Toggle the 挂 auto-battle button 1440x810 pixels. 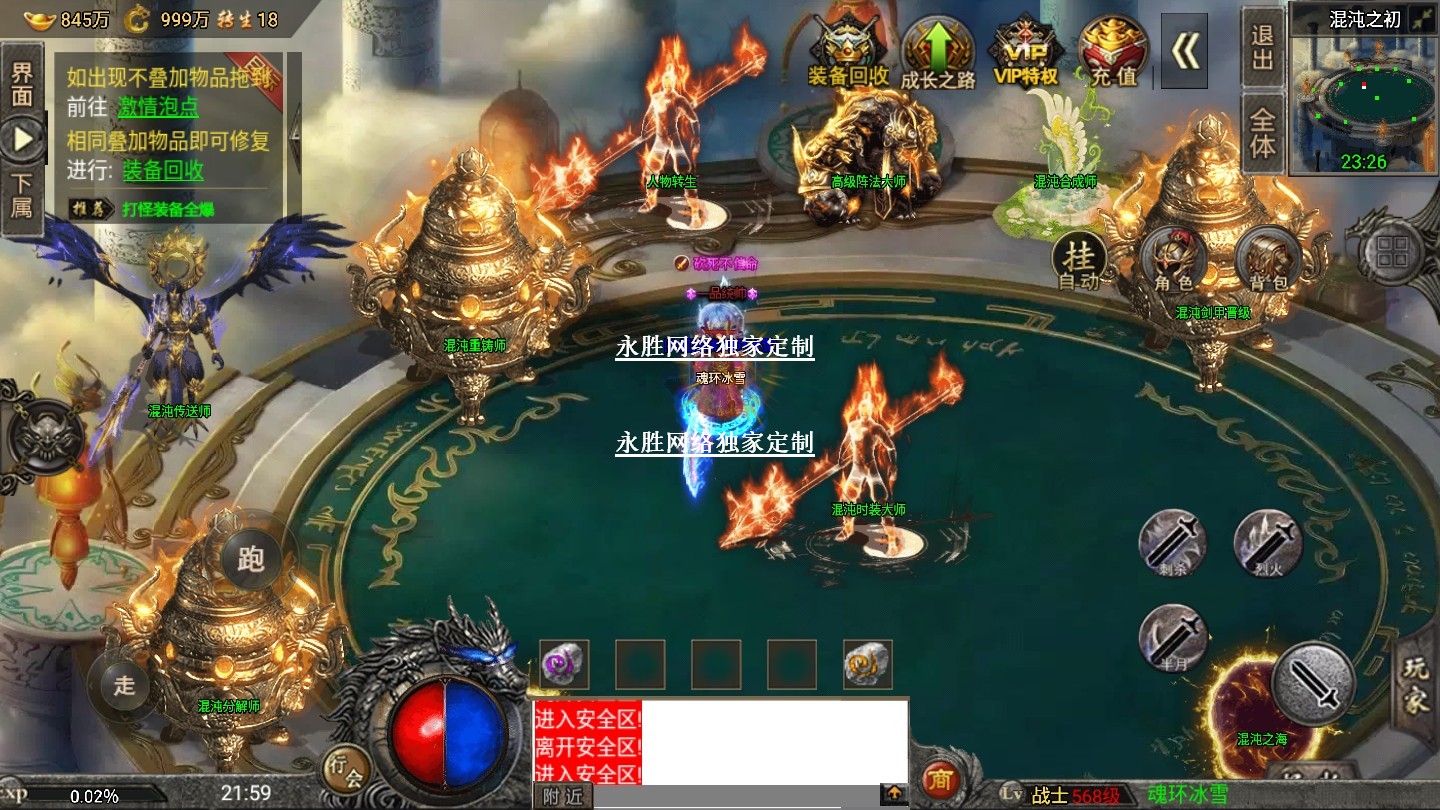pyautogui.click(x=1079, y=260)
